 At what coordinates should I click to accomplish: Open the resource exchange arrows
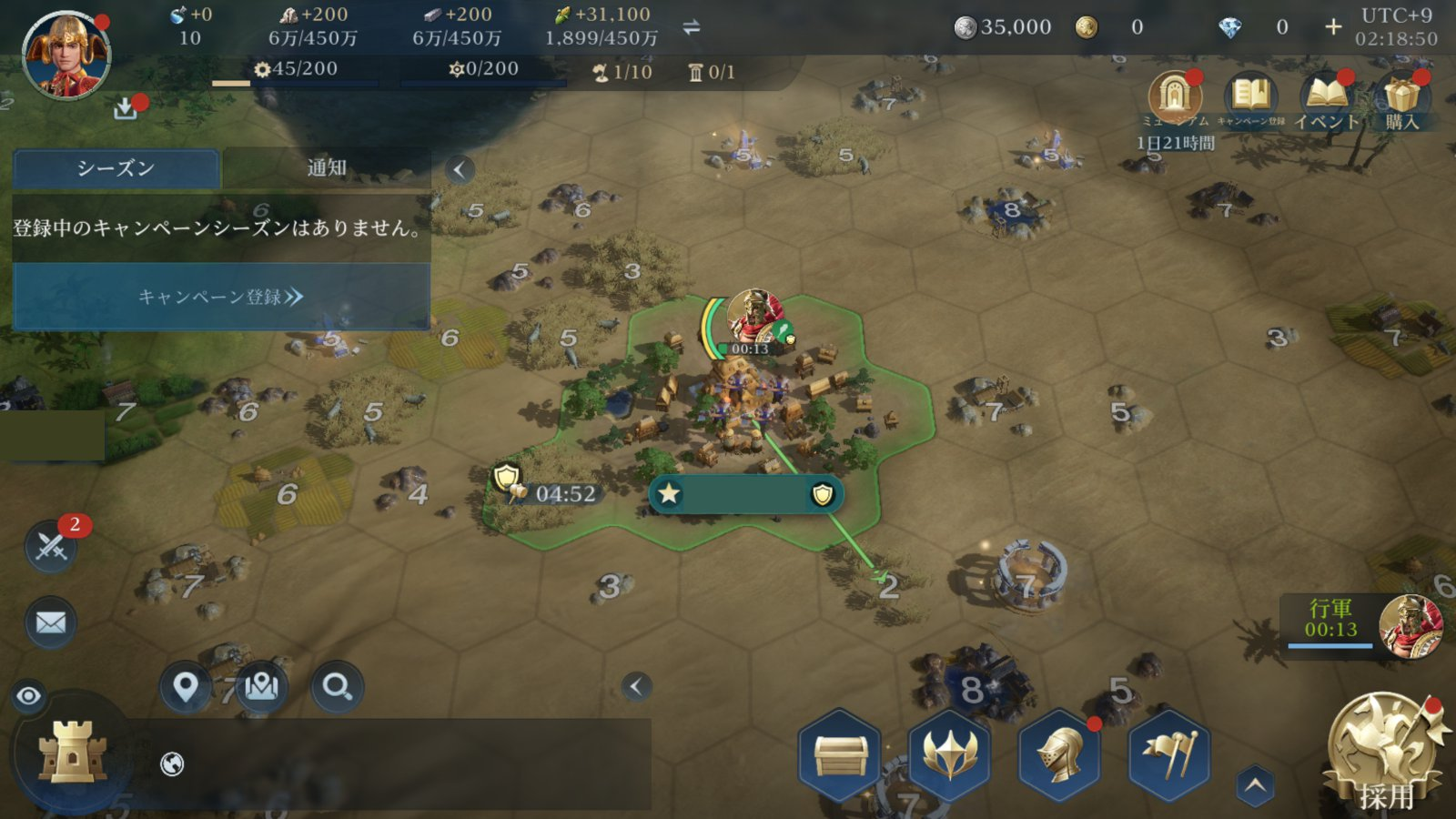pos(692,27)
